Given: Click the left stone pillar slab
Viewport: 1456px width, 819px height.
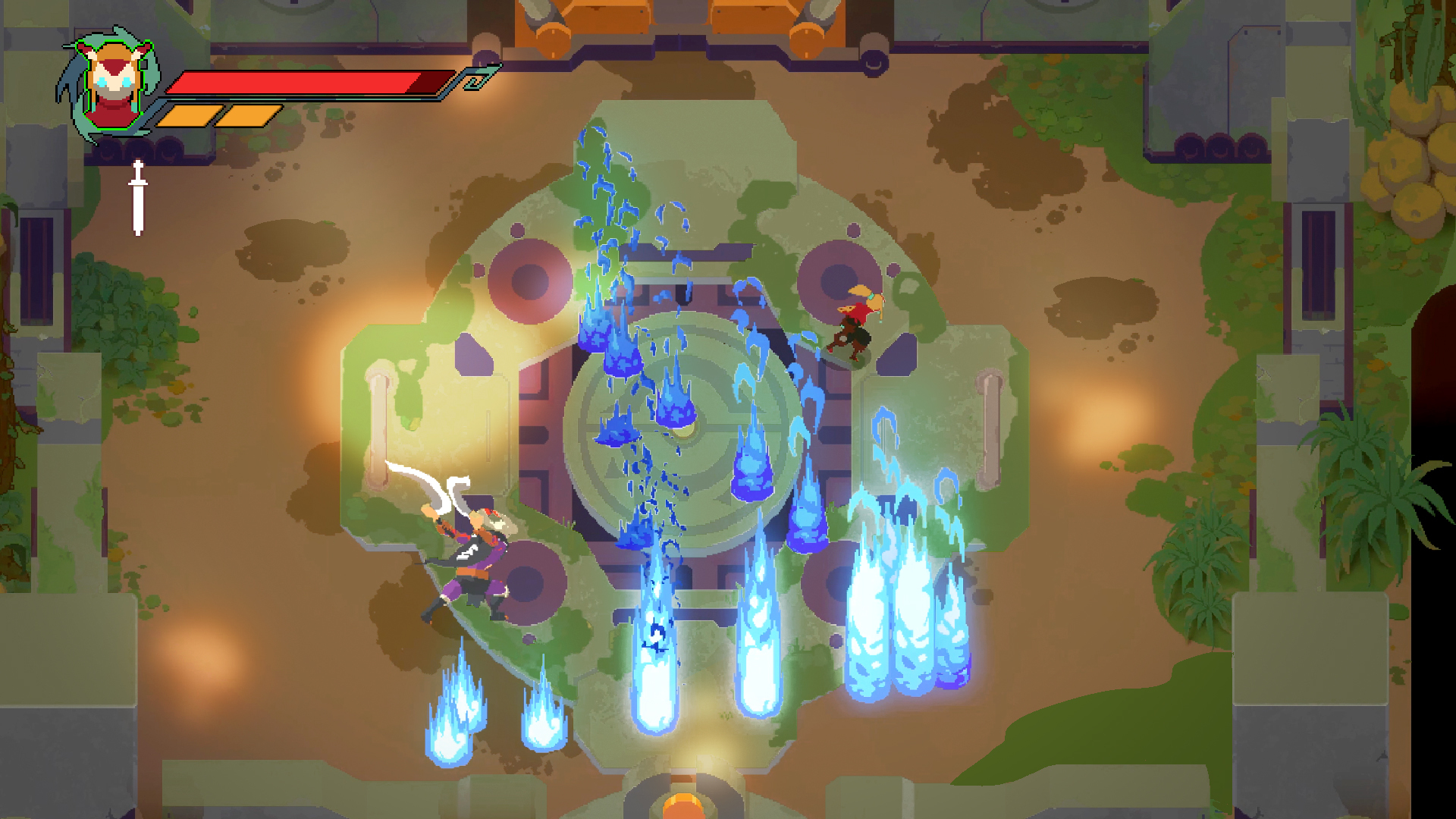Looking at the screenshot, I should 377,425.
